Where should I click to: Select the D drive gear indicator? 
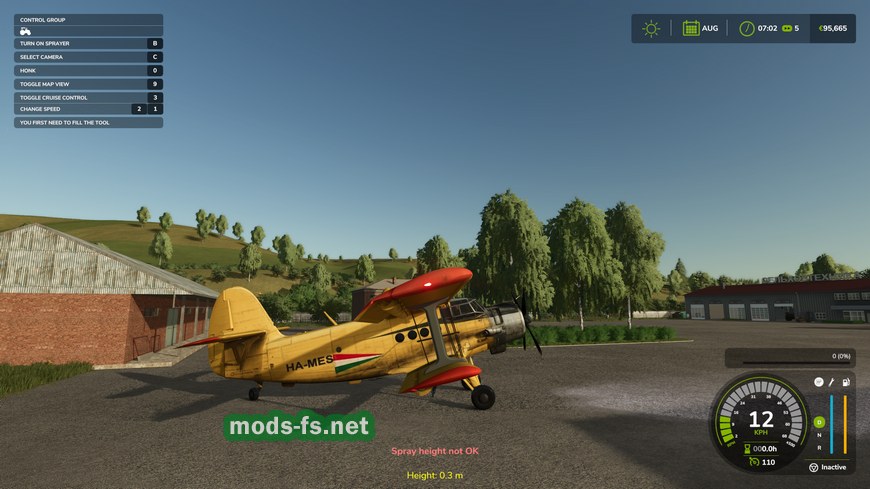[x=818, y=422]
